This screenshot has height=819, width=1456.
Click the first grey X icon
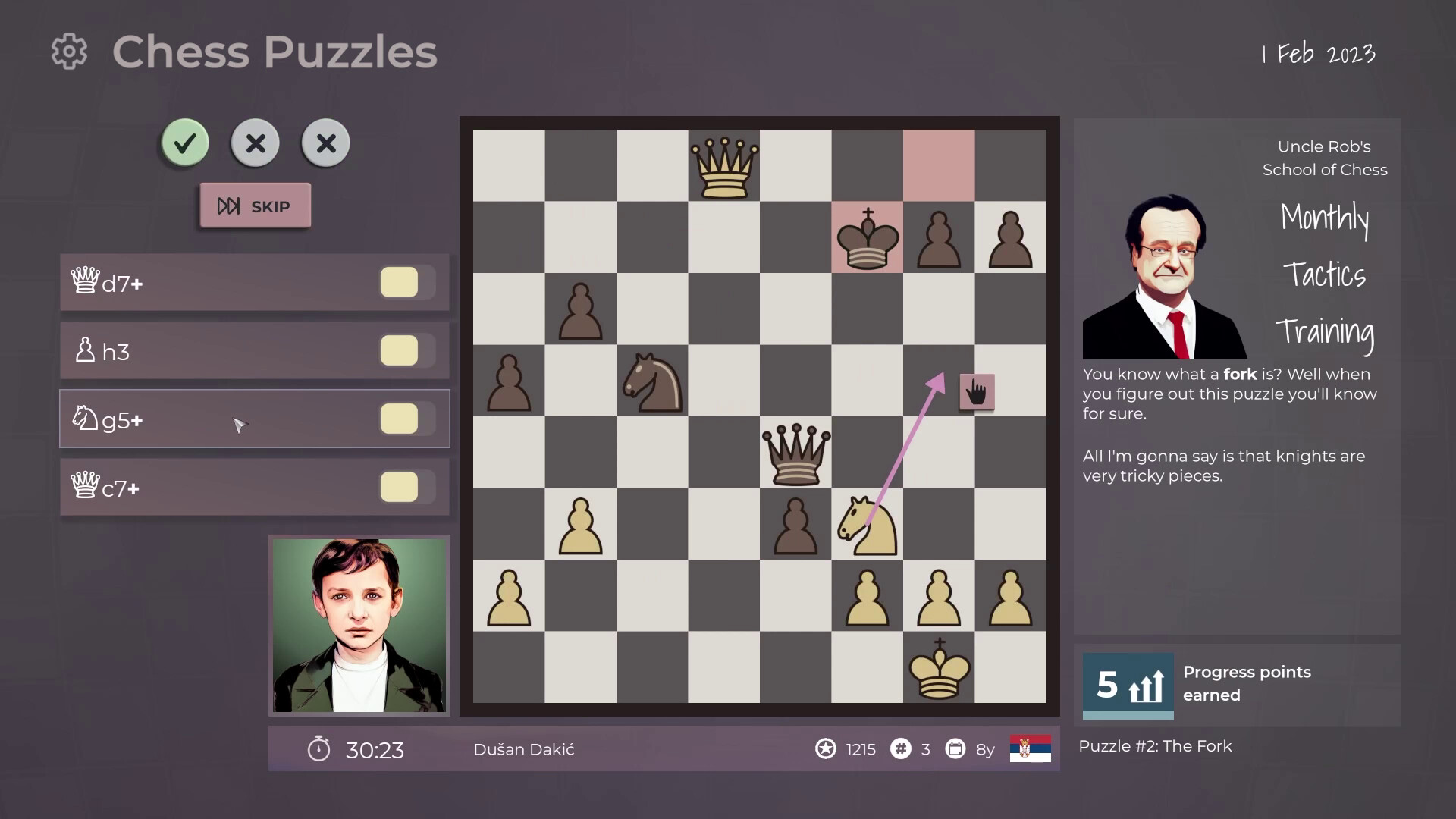[255, 143]
